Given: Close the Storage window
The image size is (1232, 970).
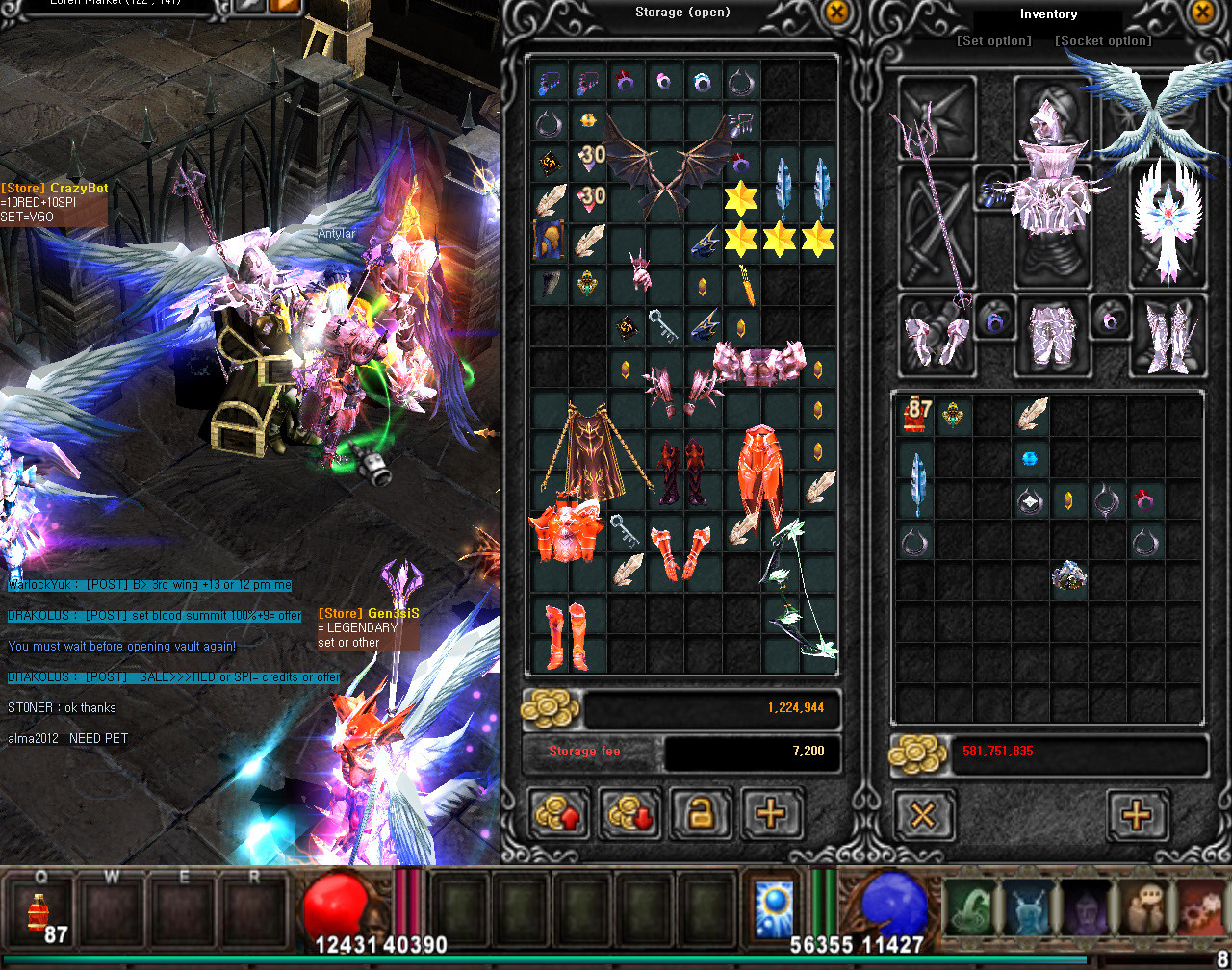Looking at the screenshot, I should pos(837,13).
